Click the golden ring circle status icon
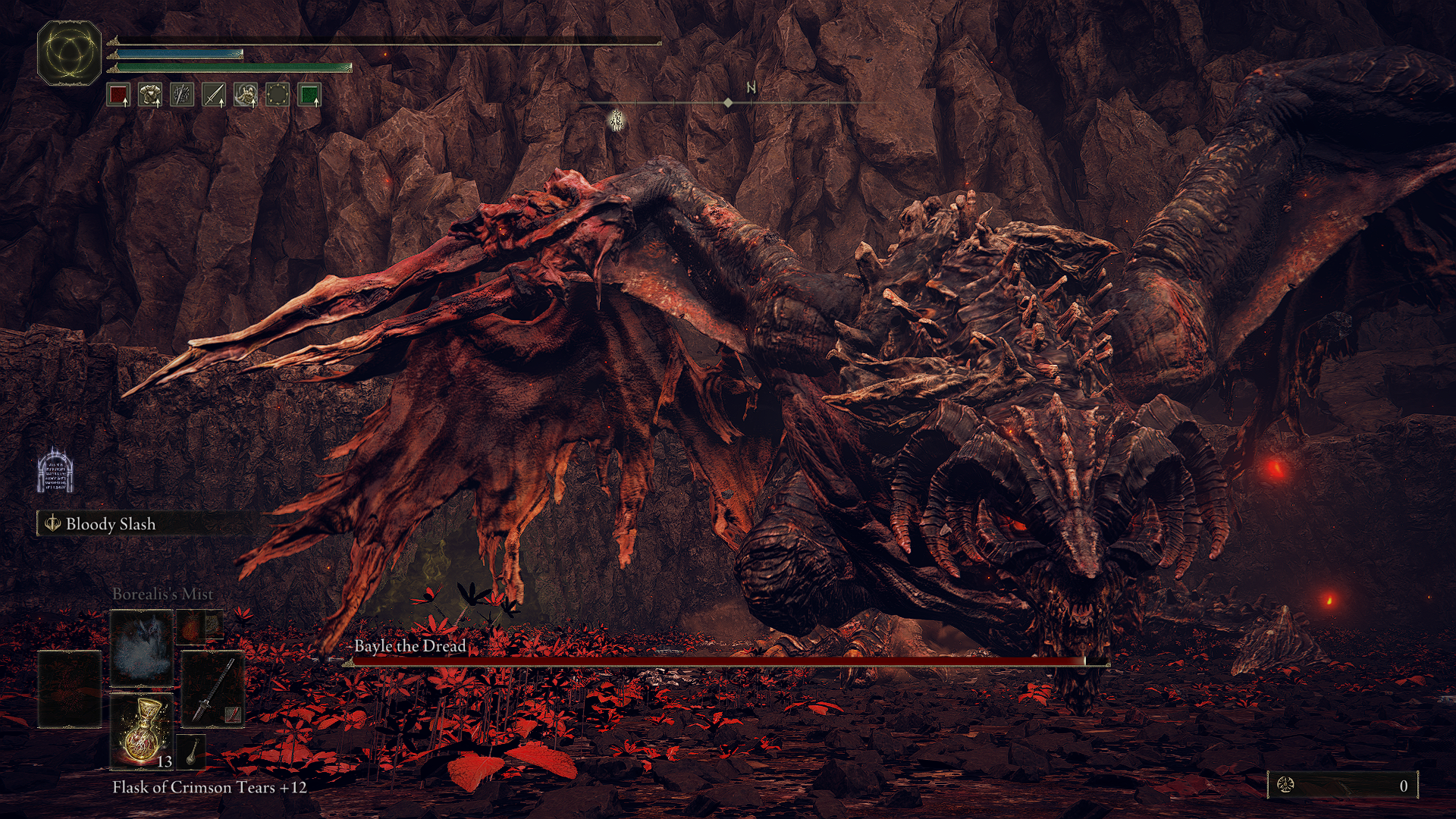 coord(278,96)
